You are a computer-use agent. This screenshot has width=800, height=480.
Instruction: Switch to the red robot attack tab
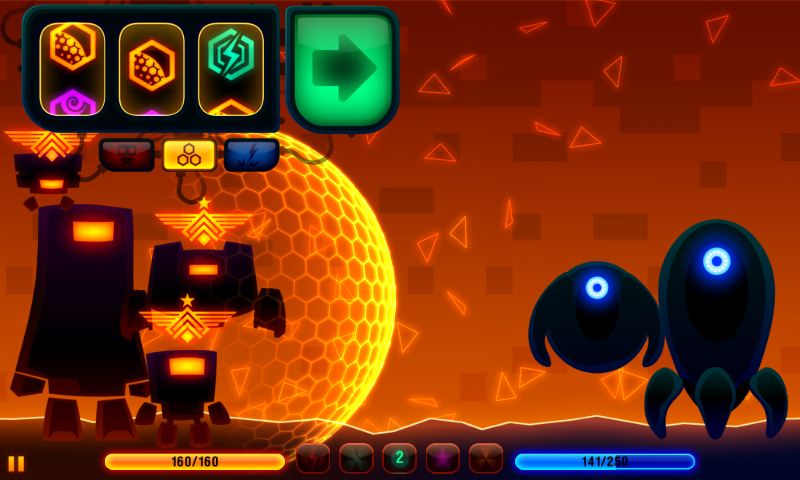coord(126,155)
